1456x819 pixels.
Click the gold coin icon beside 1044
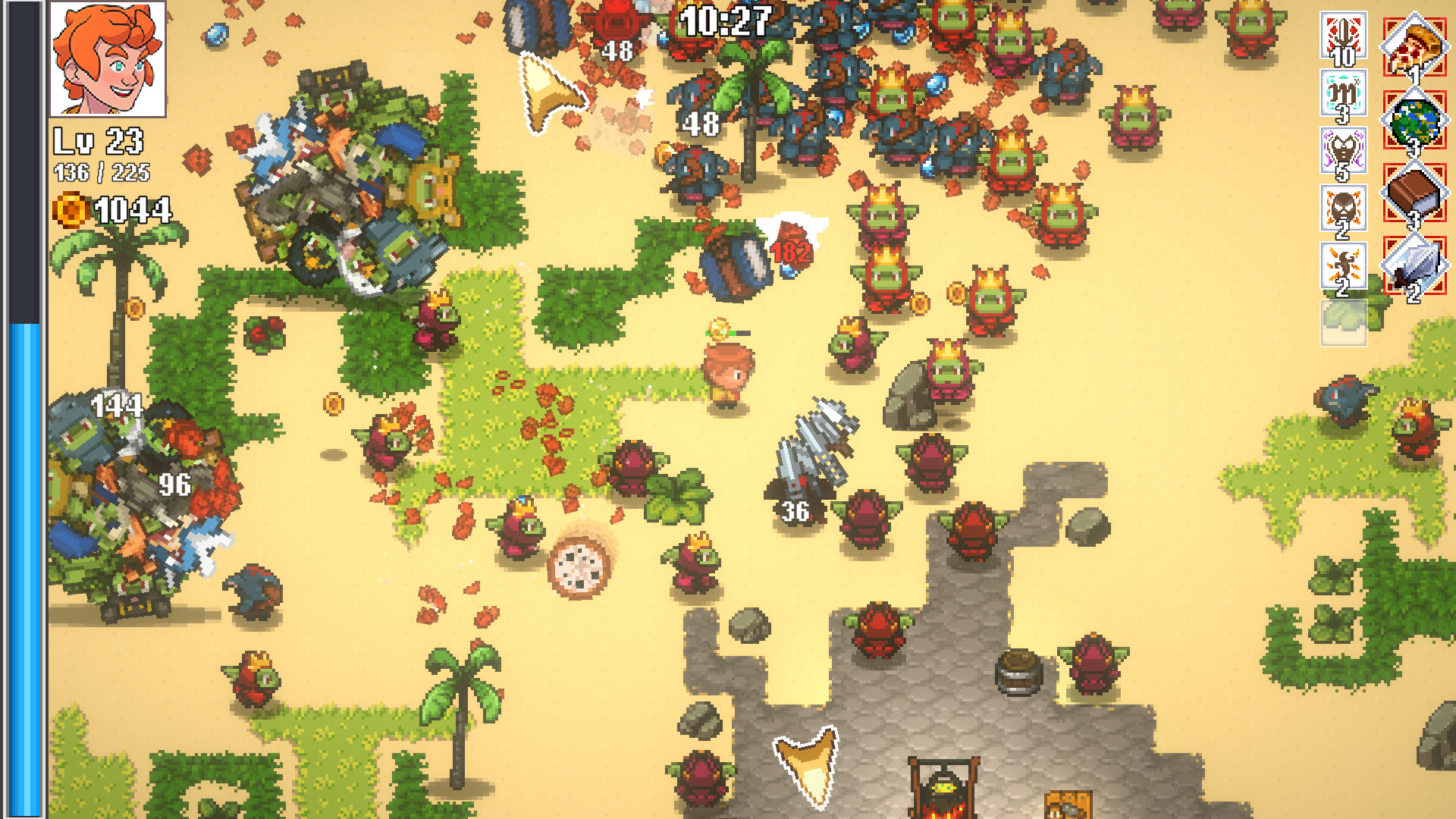[x=68, y=210]
